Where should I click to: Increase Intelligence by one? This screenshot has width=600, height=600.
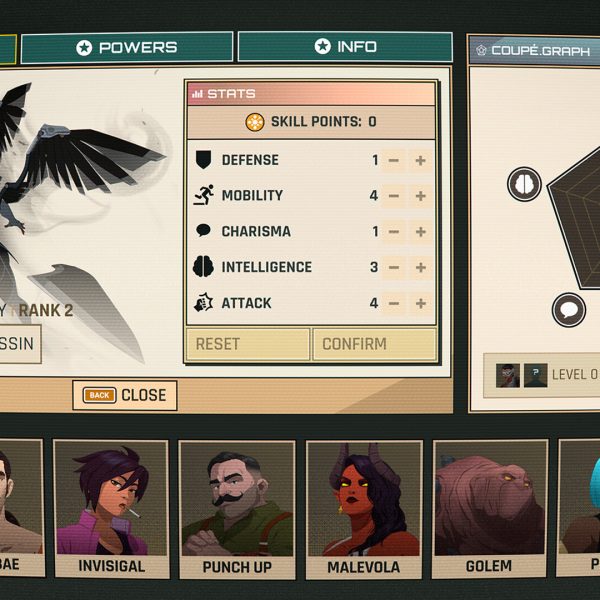click(421, 268)
